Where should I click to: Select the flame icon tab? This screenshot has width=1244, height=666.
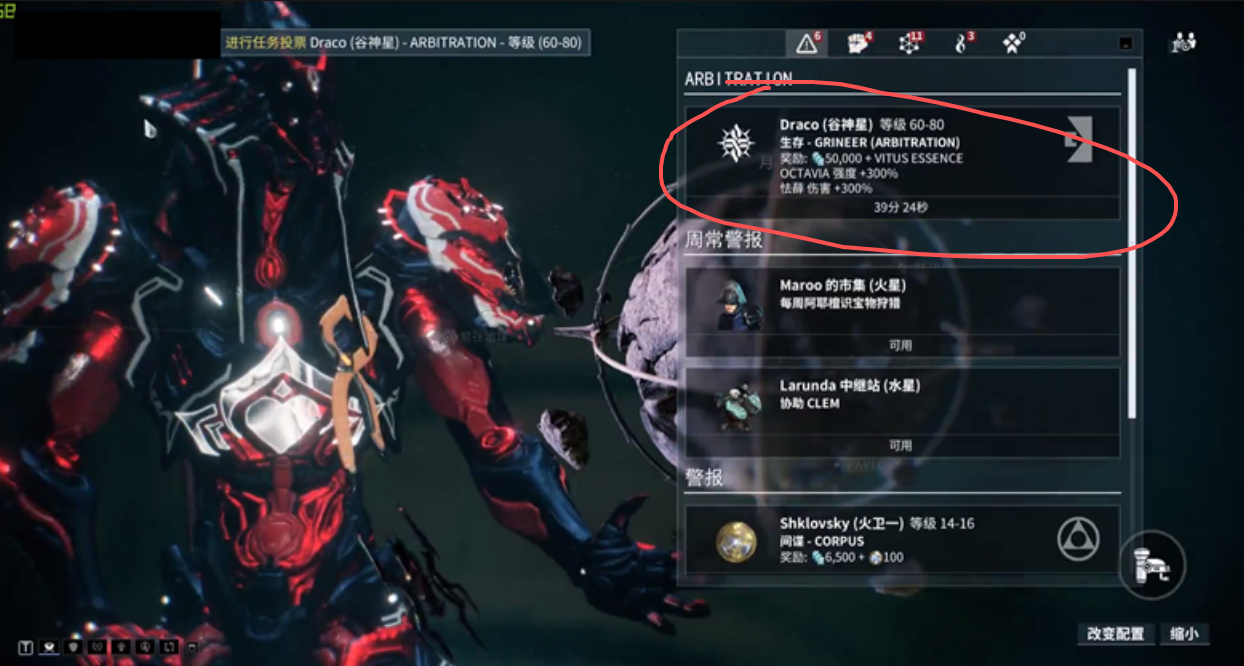coord(962,43)
